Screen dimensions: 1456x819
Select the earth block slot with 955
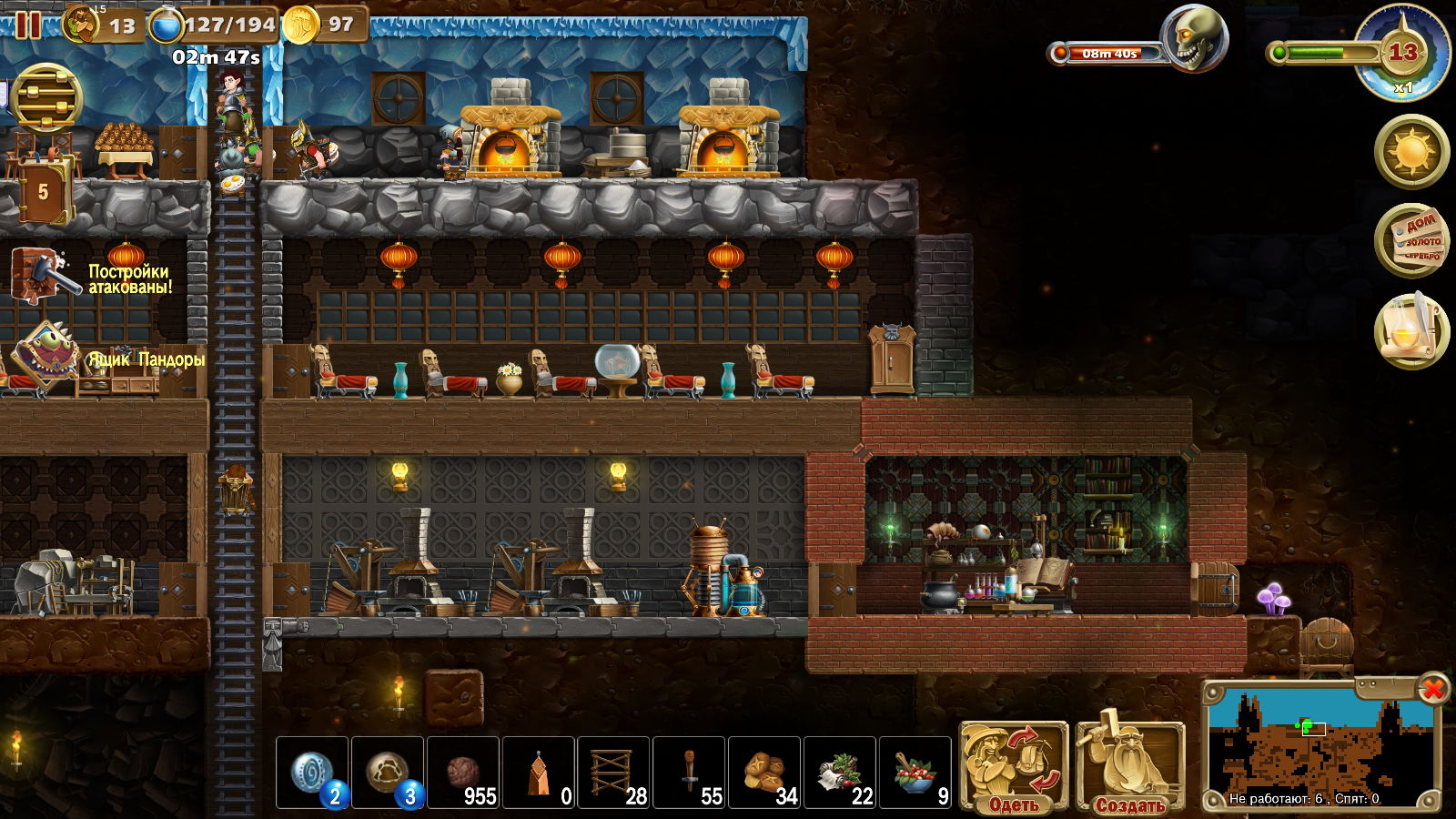coord(463,773)
